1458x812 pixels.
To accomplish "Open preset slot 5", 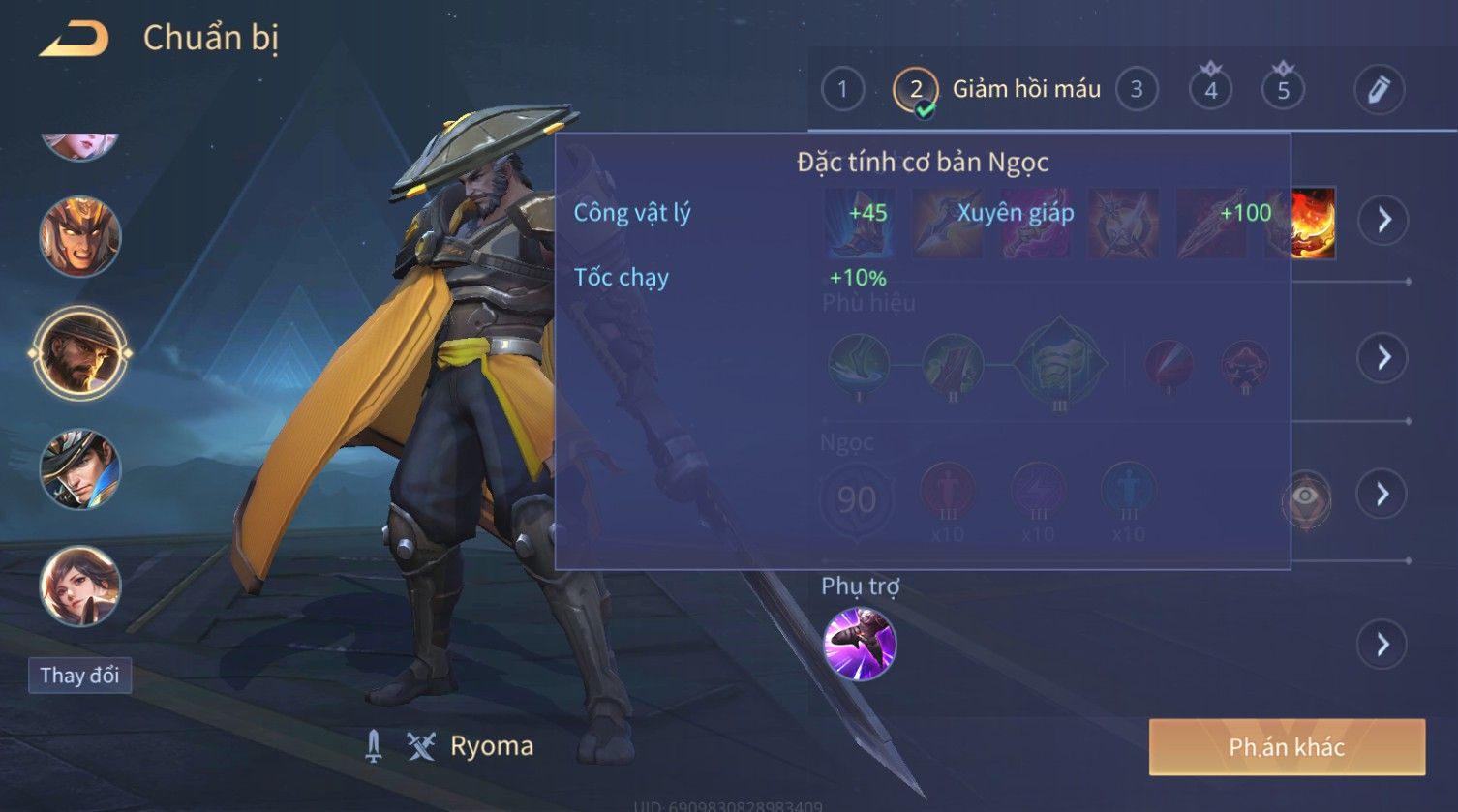I will click(x=1283, y=90).
